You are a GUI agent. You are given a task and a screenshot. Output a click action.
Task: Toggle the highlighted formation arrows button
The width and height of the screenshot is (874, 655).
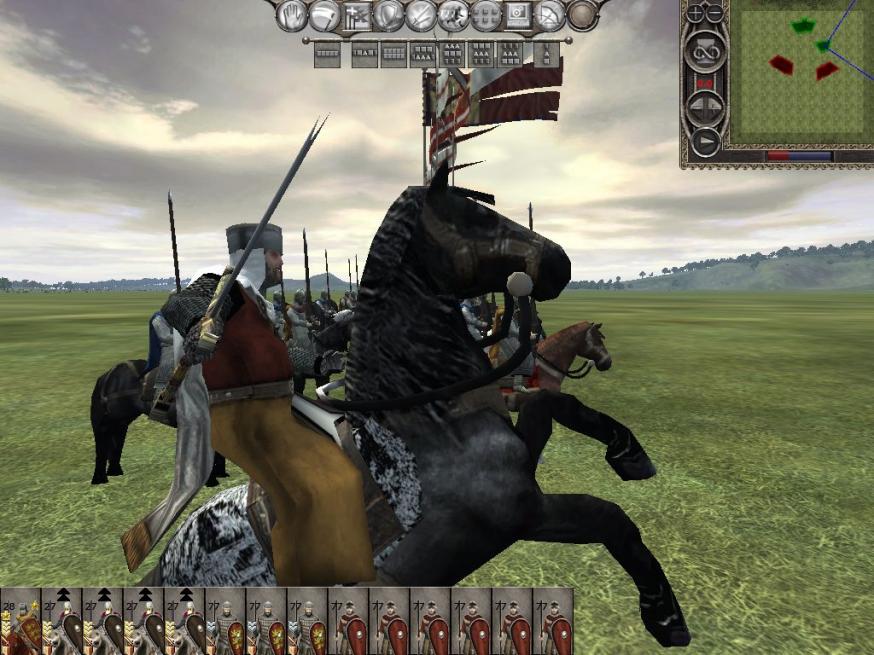click(x=357, y=16)
